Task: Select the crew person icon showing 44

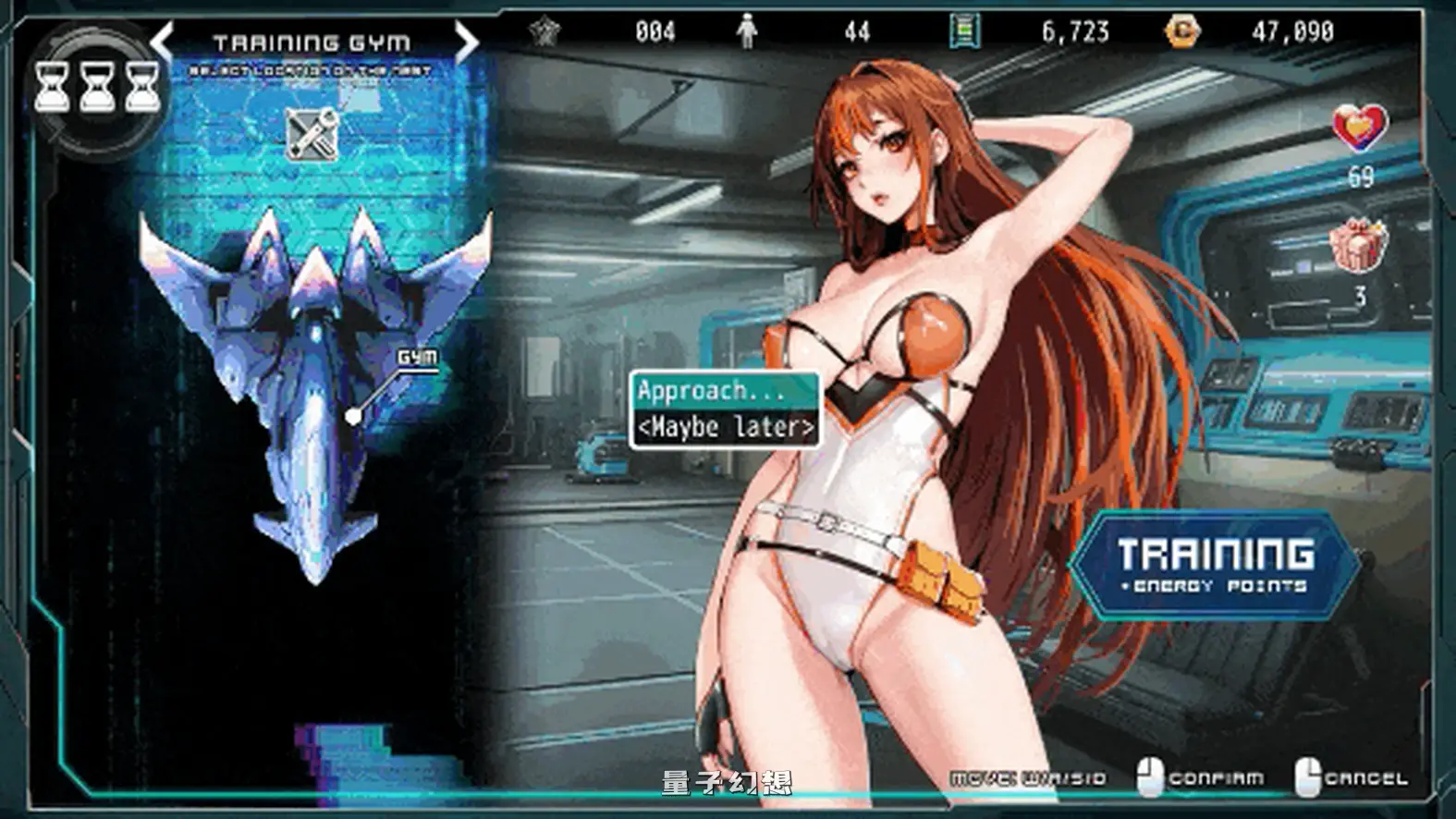Action: point(745,30)
